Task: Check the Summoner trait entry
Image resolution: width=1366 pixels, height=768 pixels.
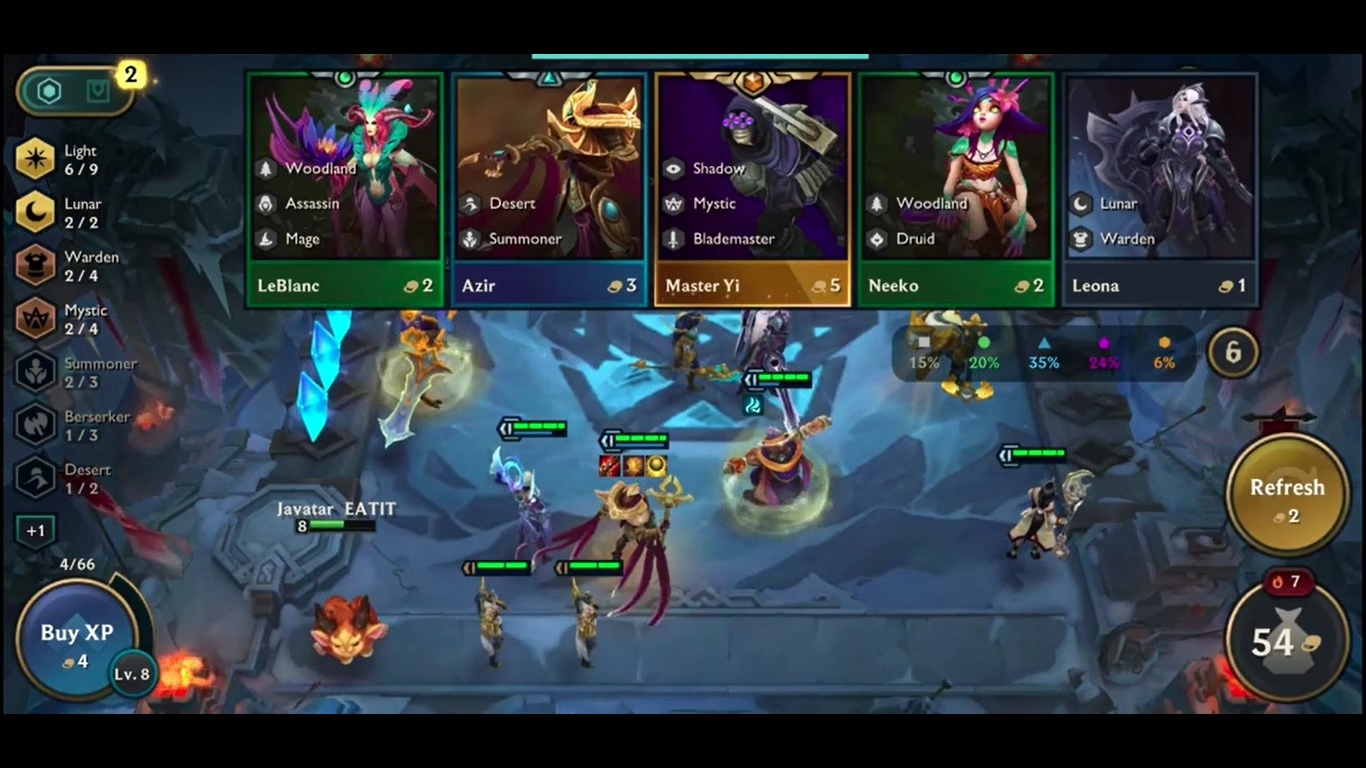Action: coord(36,372)
